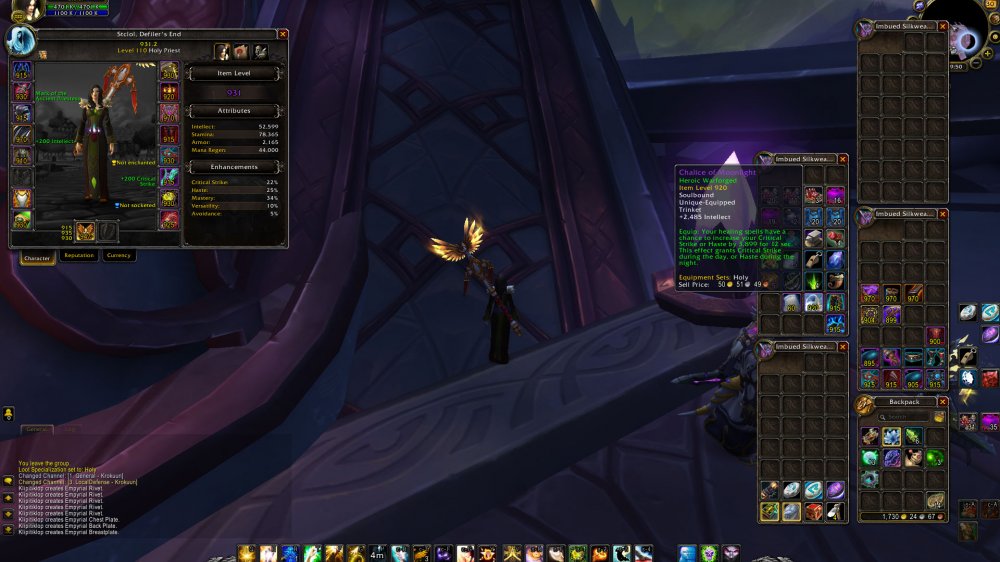This screenshot has width=1000, height=562.
Task: Open the General chat tab
Action: click(x=38, y=429)
